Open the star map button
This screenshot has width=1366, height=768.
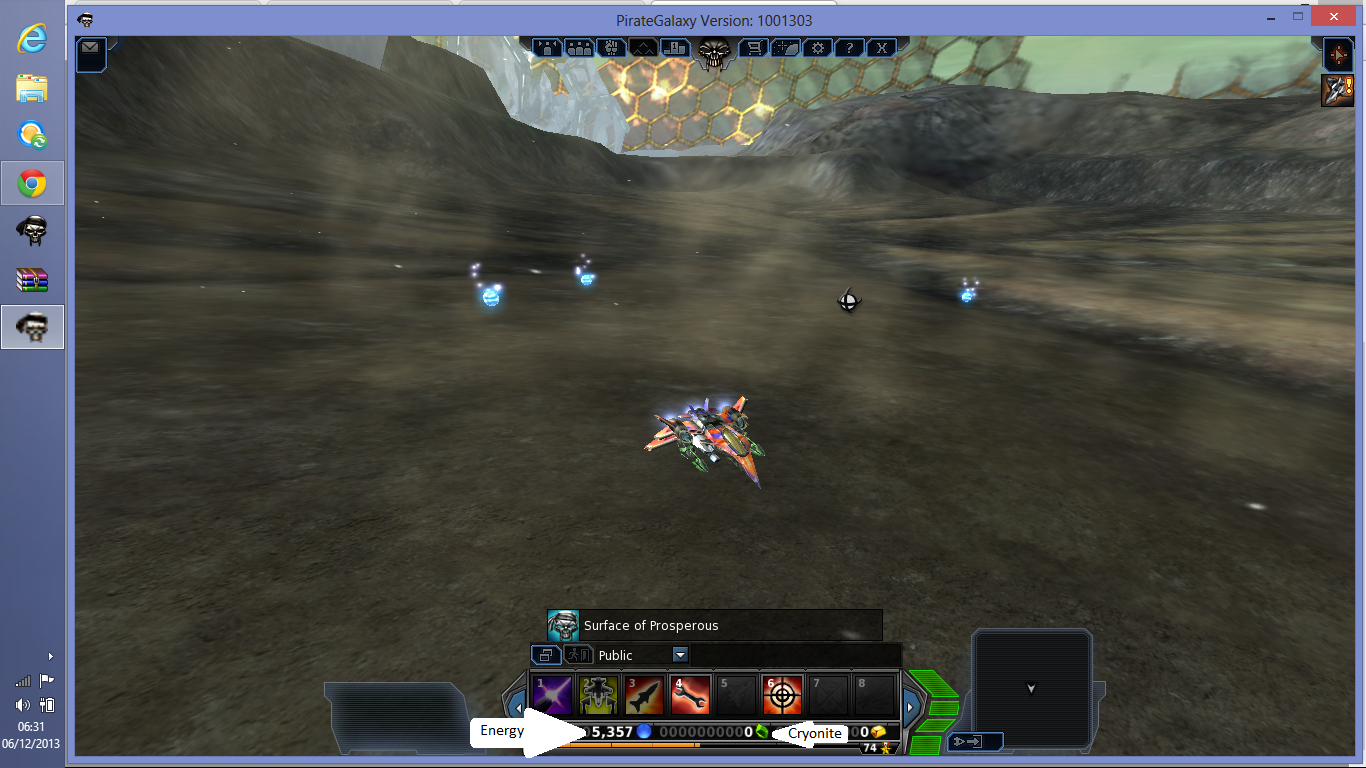pos(786,47)
